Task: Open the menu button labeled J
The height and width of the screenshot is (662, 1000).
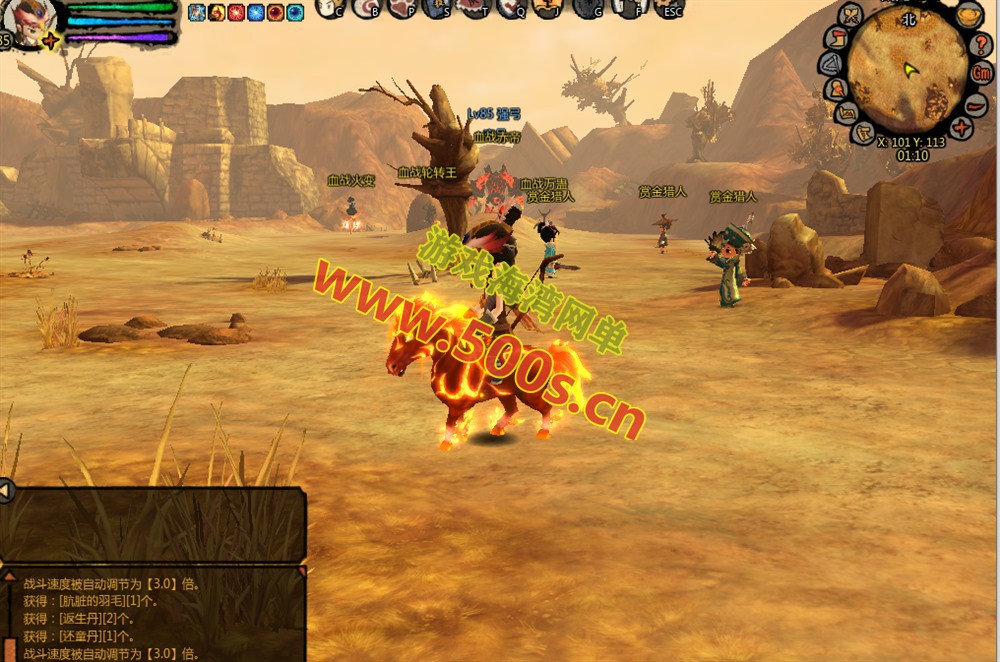Action: [x=547, y=9]
